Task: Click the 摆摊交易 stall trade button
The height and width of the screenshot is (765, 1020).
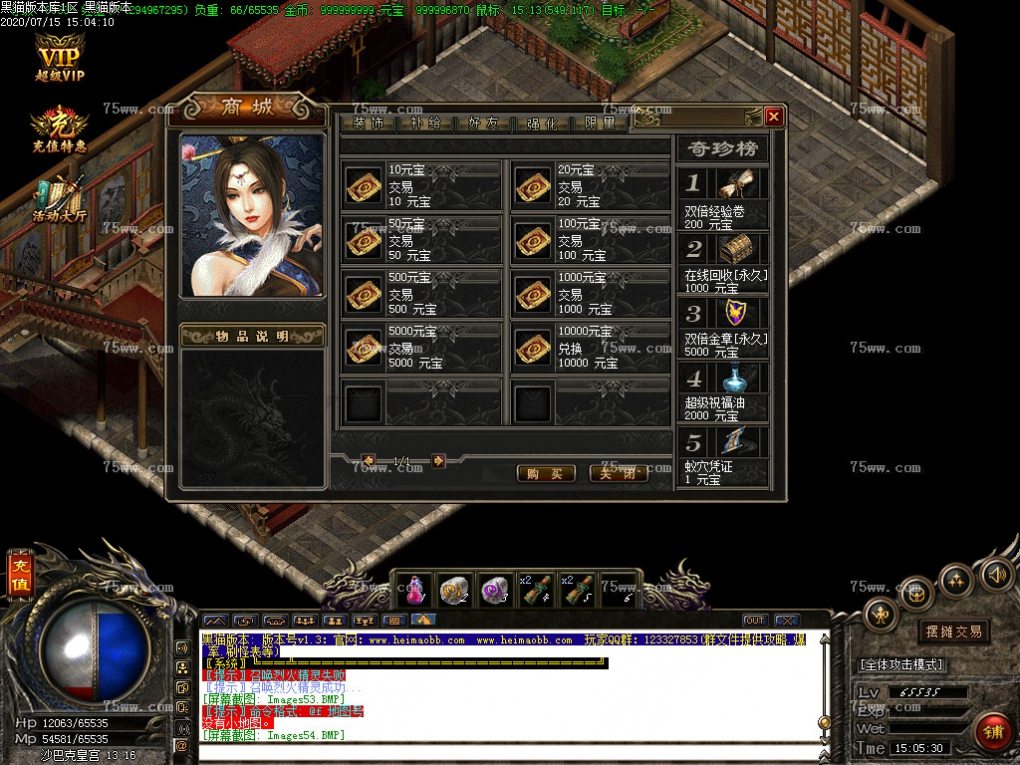Action: tap(953, 631)
